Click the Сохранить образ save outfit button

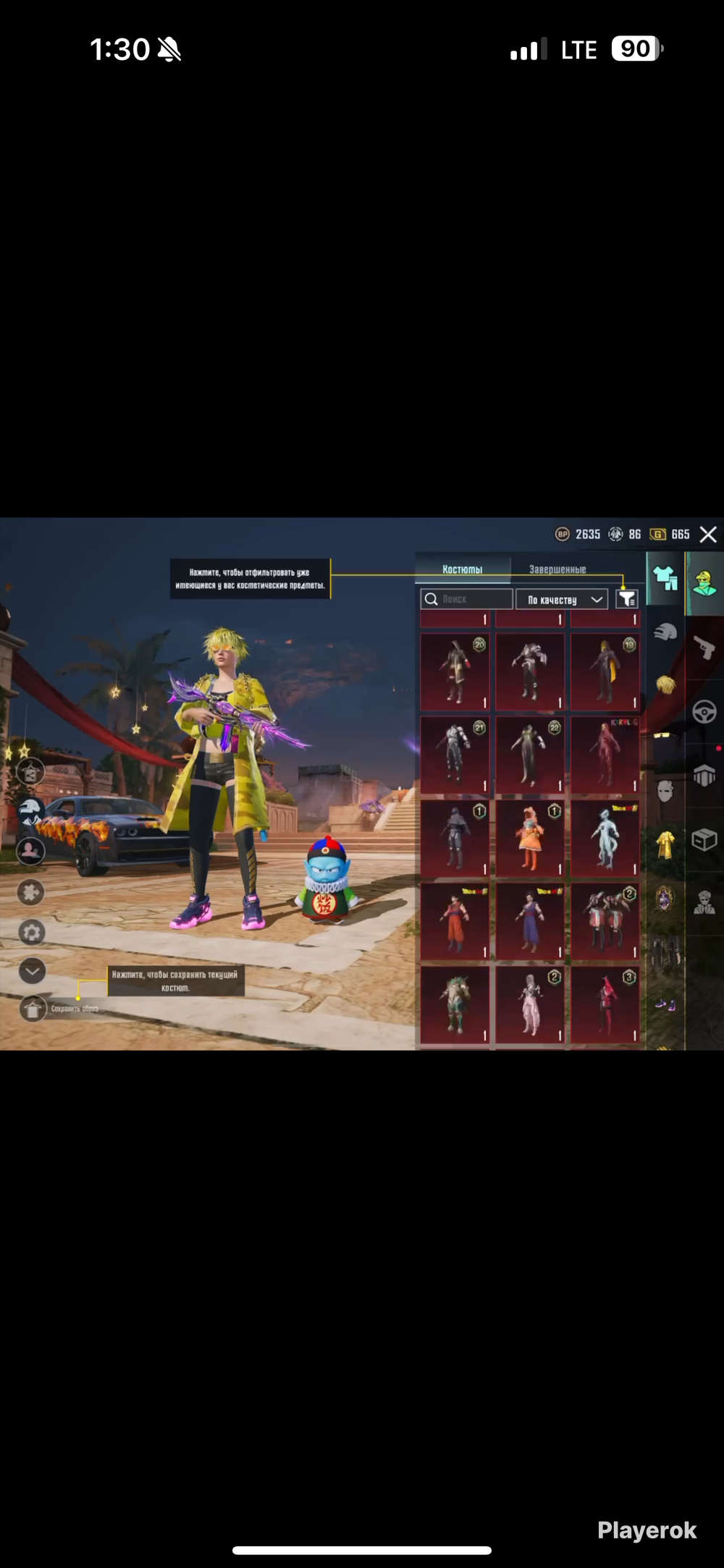(33, 1008)
